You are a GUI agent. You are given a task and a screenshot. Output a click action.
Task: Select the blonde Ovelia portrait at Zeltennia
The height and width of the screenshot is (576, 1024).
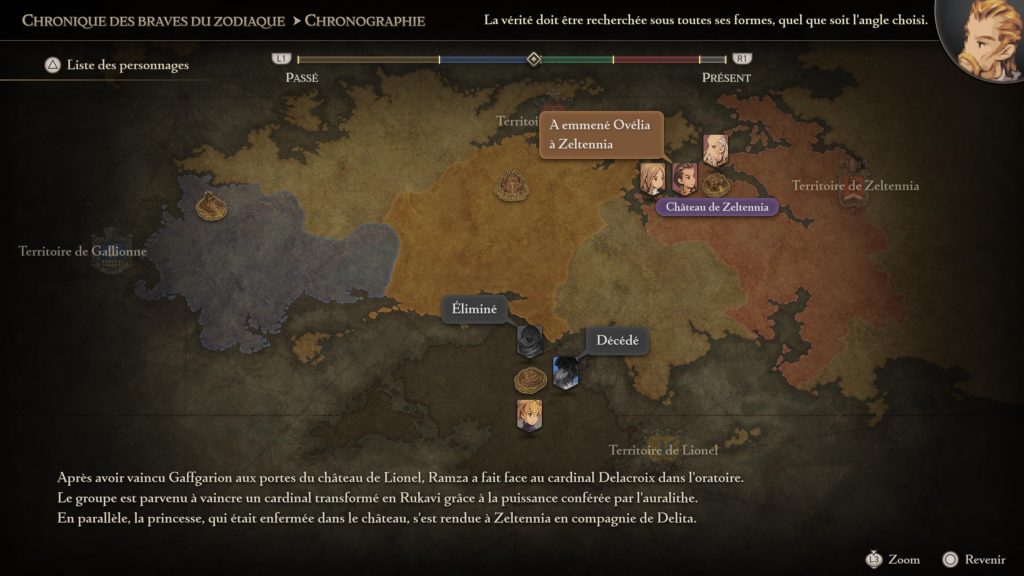click(x=652, y=178)
